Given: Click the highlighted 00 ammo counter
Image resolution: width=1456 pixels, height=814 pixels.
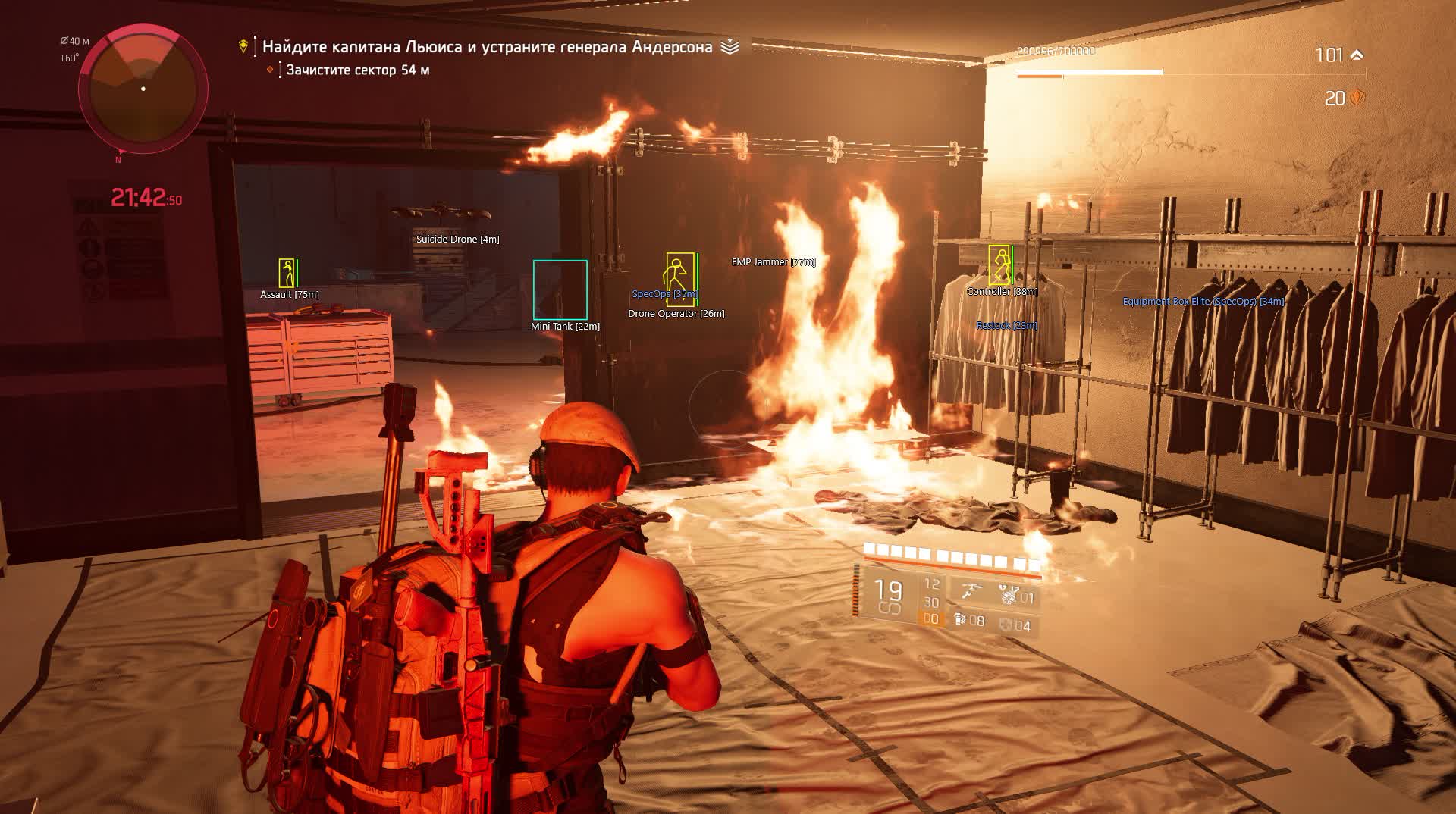Looking at the screenshot, I should coord(930,620).
